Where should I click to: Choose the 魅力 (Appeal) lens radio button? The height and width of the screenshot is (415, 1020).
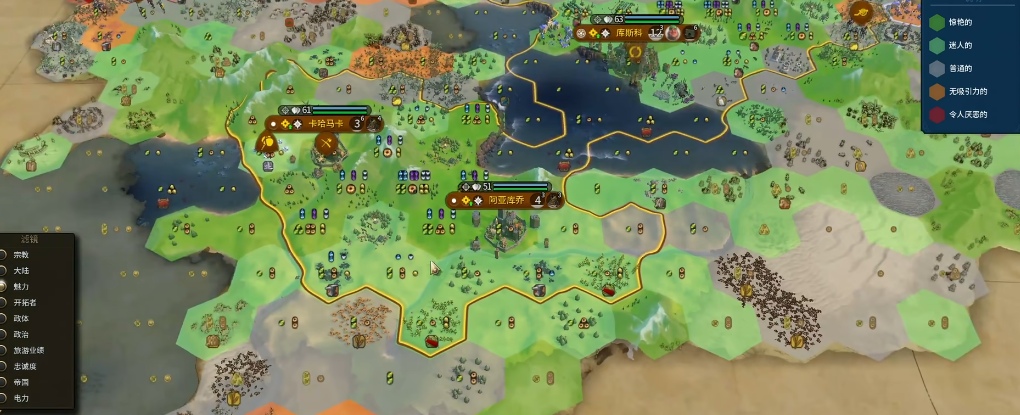coord(4,286)
